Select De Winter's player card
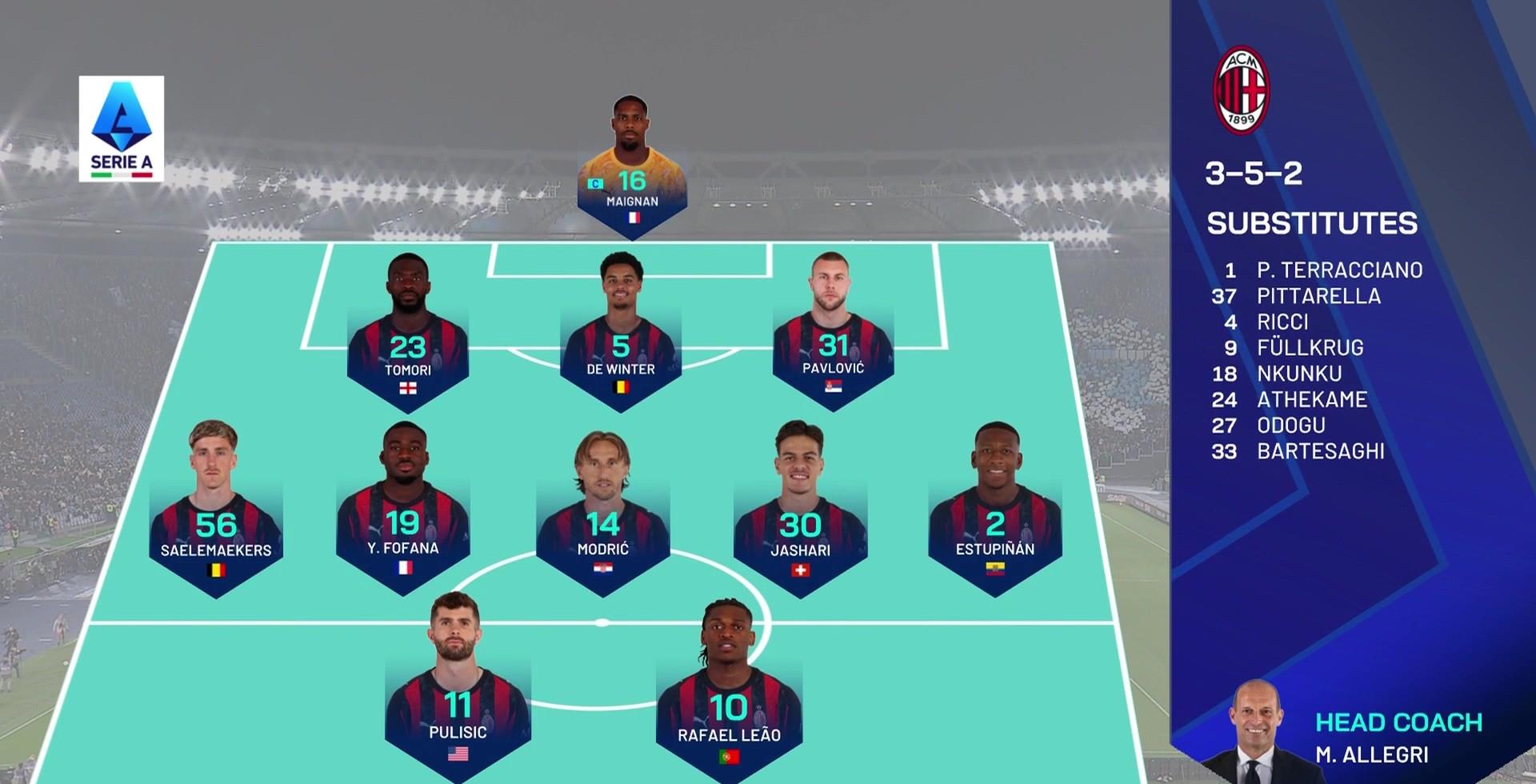The image size is (1536, 784). pyautogui.click(x=621, y=336)
